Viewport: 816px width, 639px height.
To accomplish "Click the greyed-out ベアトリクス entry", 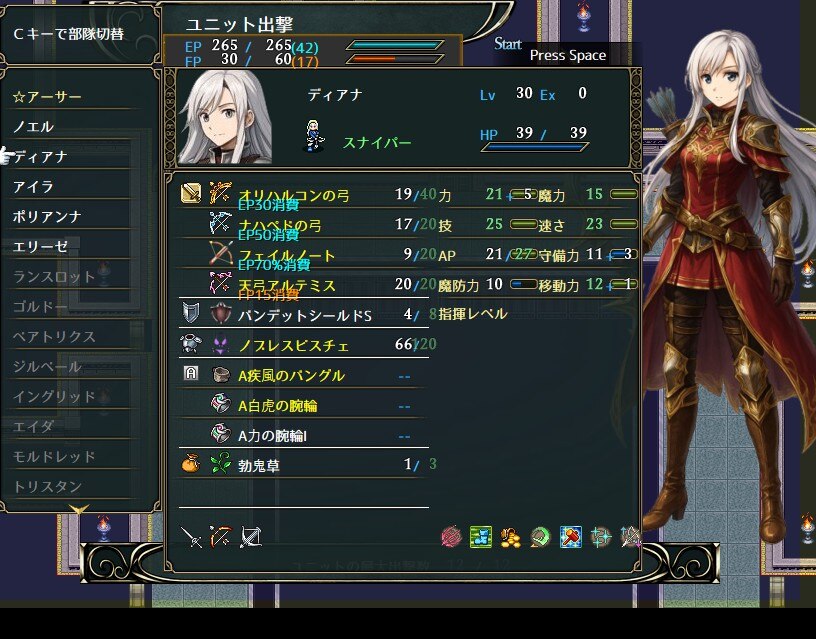I will [x=54, y=337].
